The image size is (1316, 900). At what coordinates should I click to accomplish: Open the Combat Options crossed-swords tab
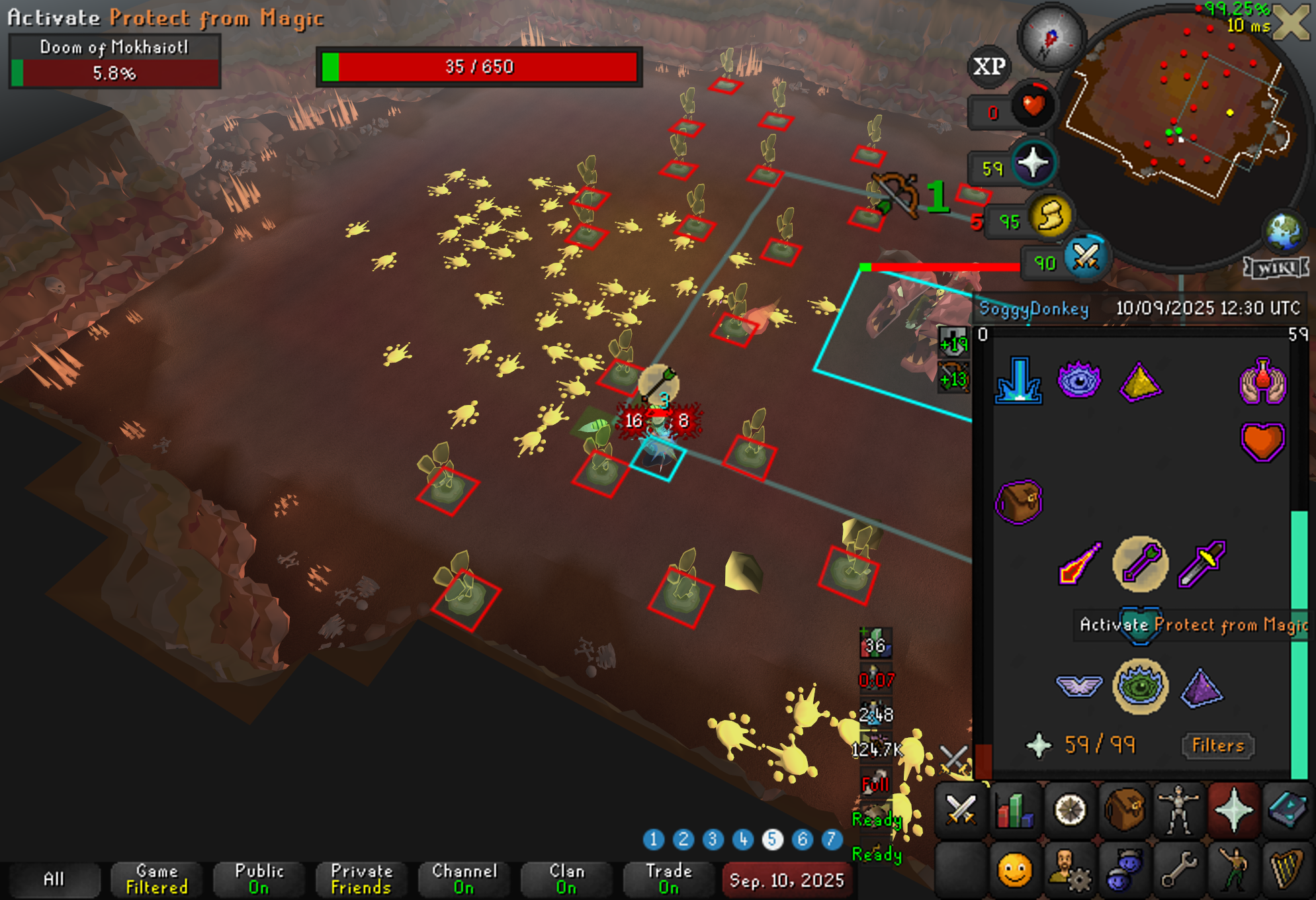click(961, 810)
